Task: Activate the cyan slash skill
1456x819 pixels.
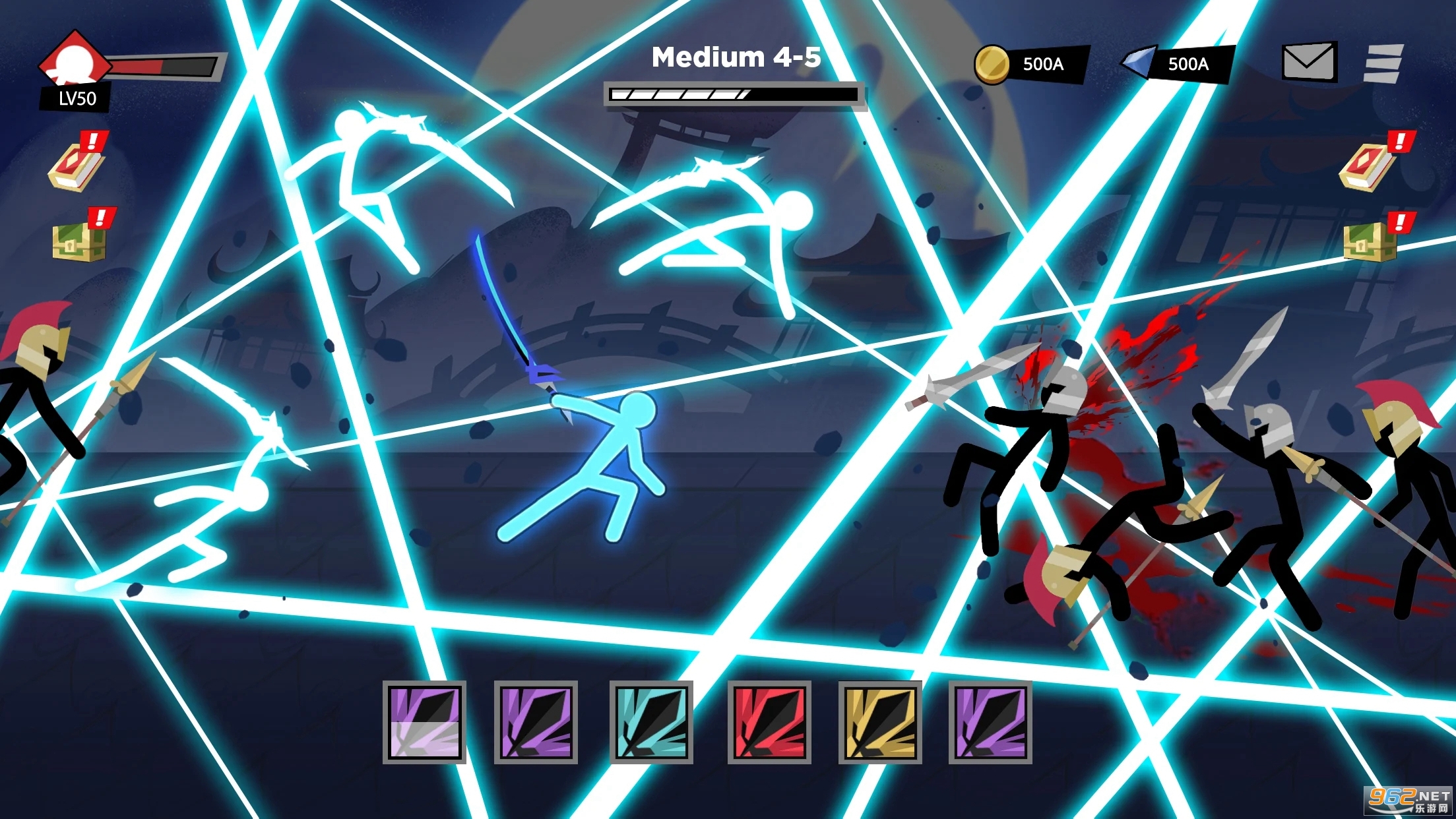Action: point(651,722)
